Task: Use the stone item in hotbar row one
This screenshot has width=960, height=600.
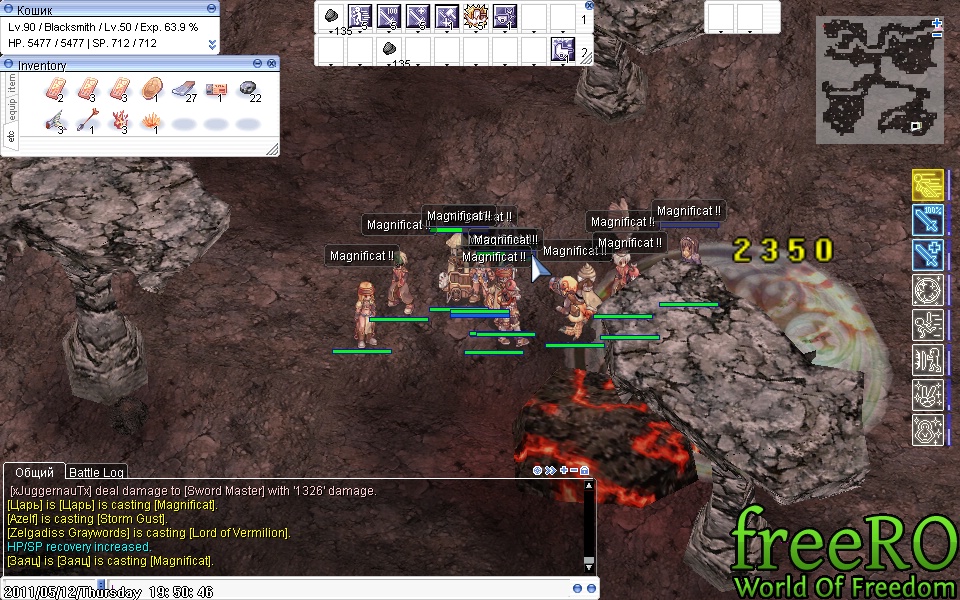Action: point(331,16)
